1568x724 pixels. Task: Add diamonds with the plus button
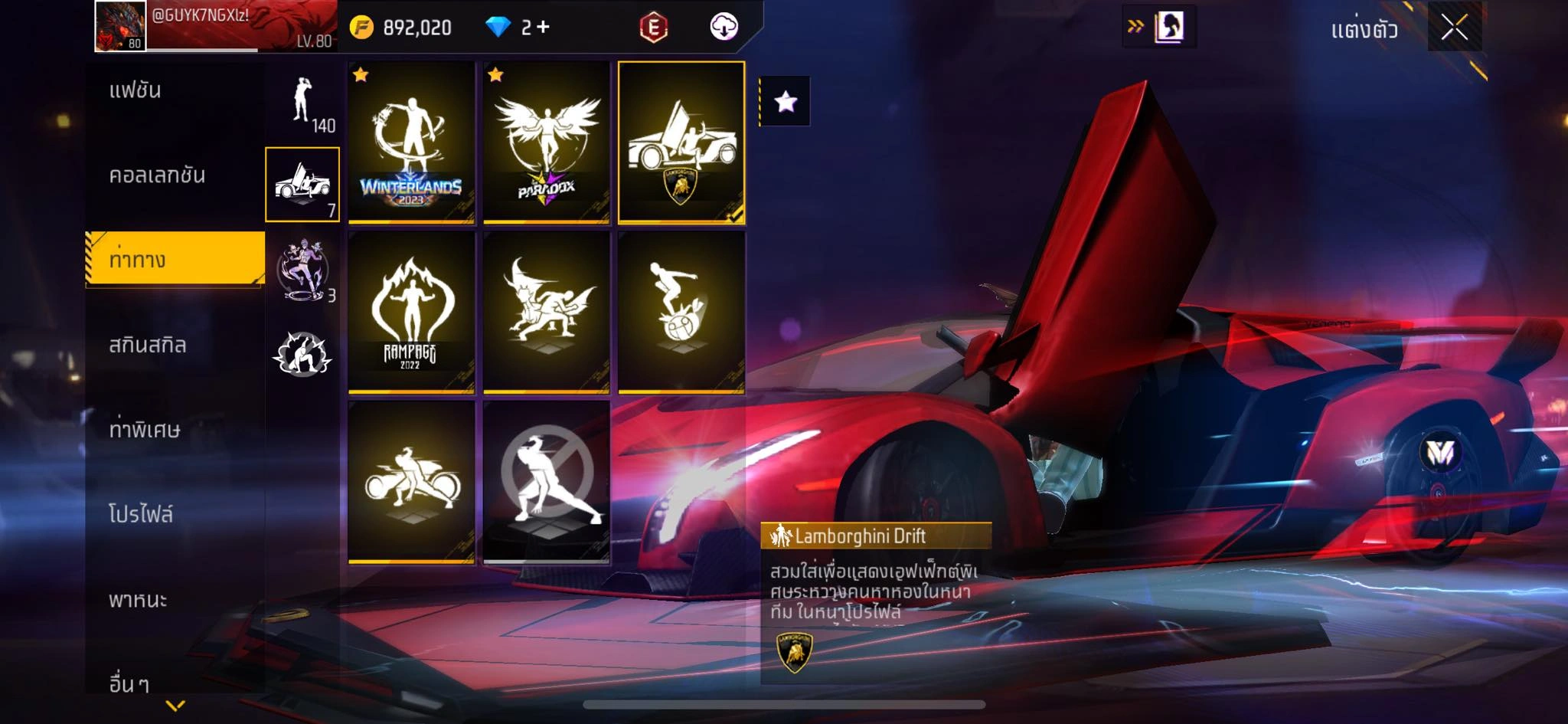543,28
